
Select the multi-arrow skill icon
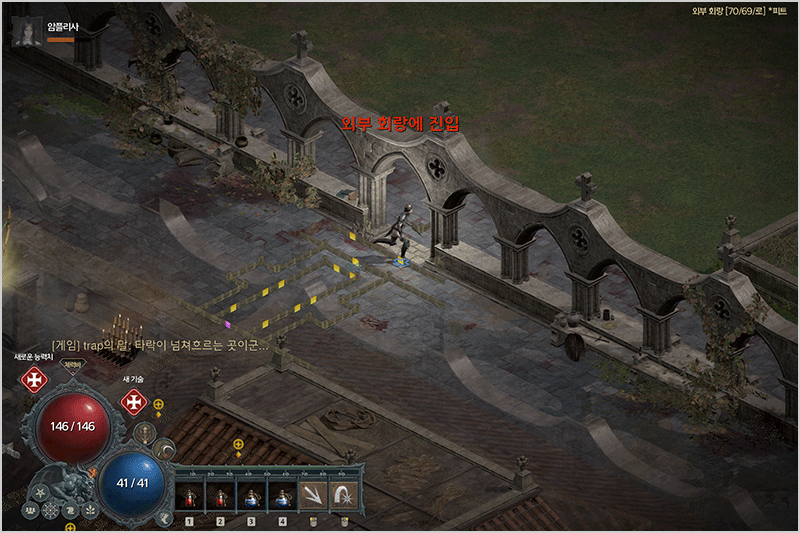point(314,495)
